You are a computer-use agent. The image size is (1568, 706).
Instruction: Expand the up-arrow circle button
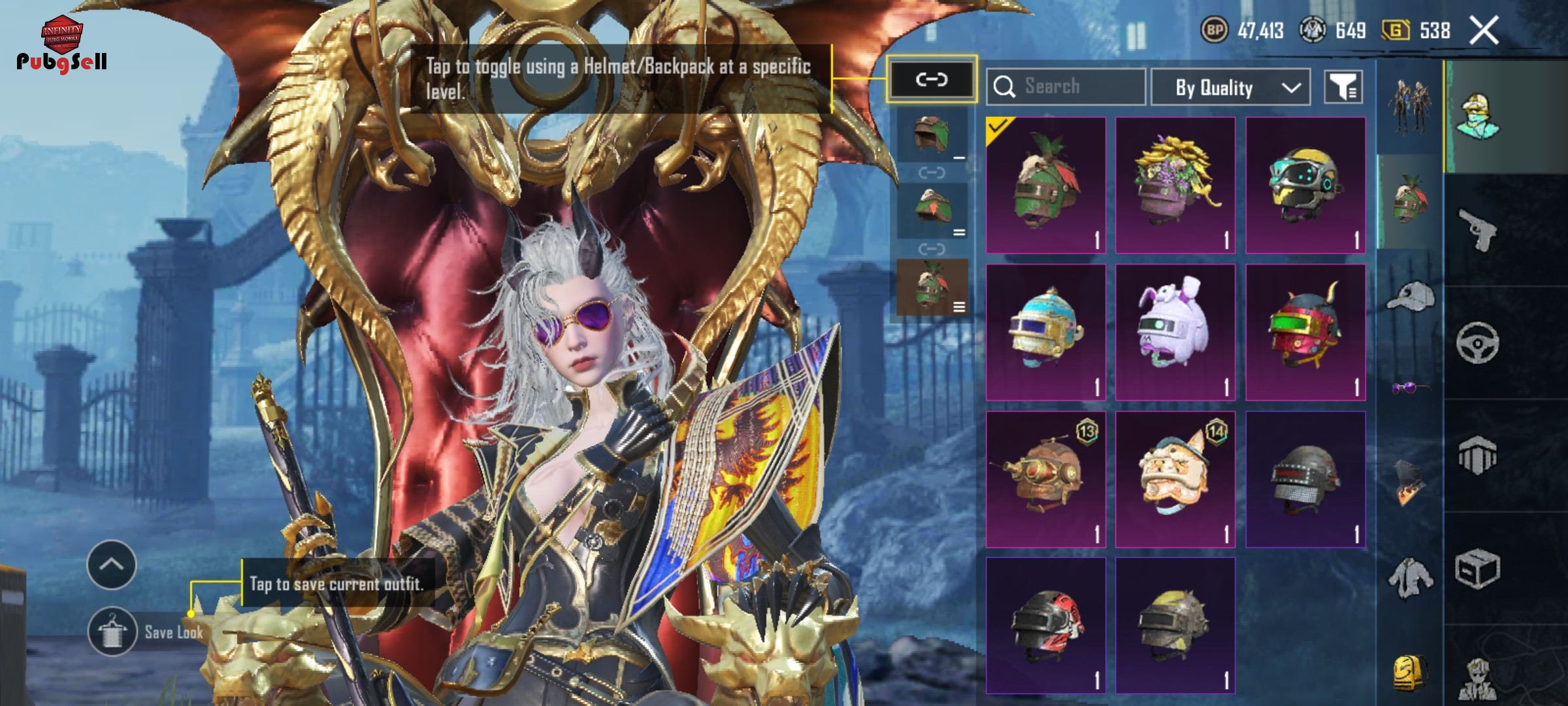112,564
